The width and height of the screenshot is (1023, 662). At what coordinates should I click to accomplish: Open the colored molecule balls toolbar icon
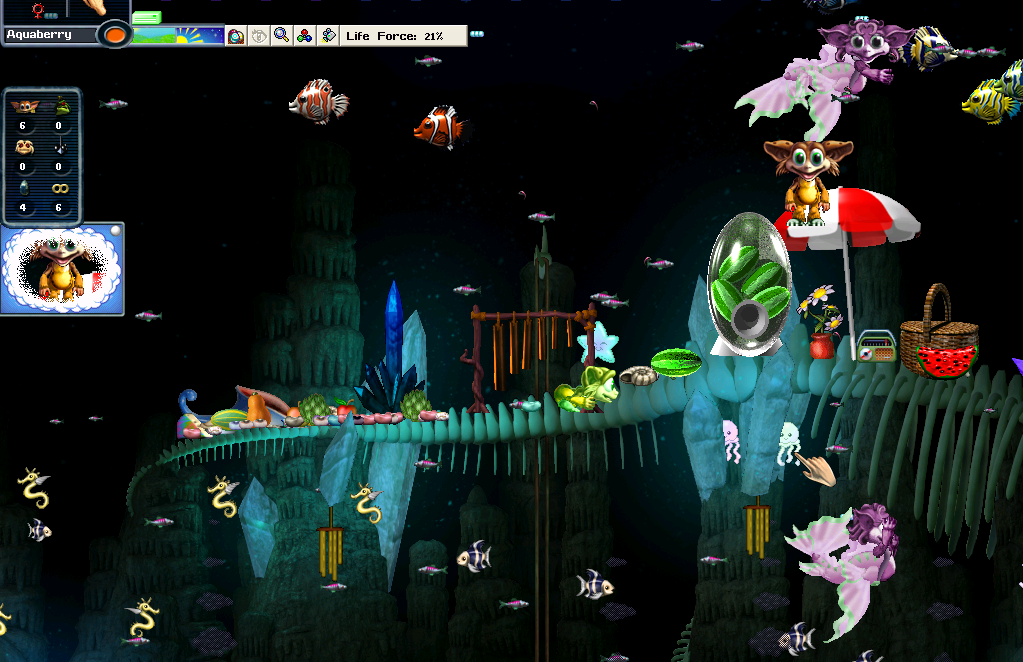tap(305, 36)
